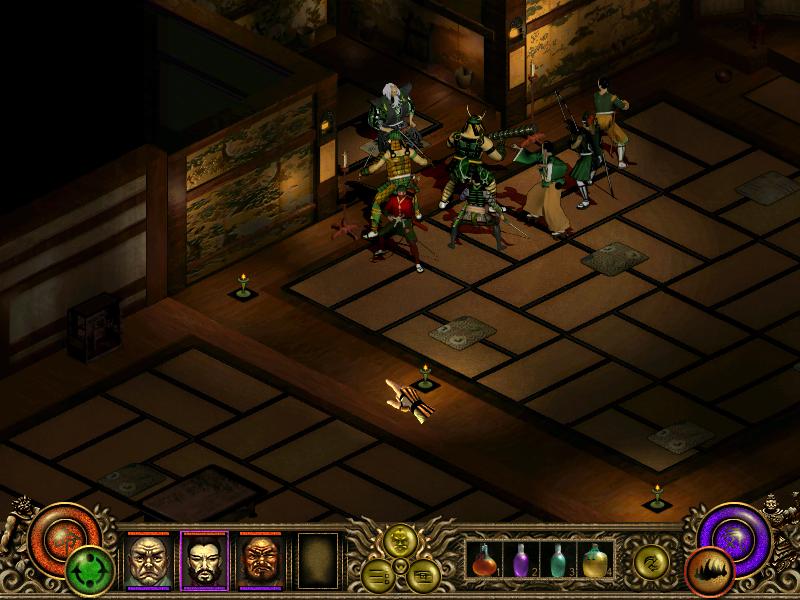This screenshot has width=800, height=600.
Task: Use the golden potion in slot 4
Action: [596, 562]
